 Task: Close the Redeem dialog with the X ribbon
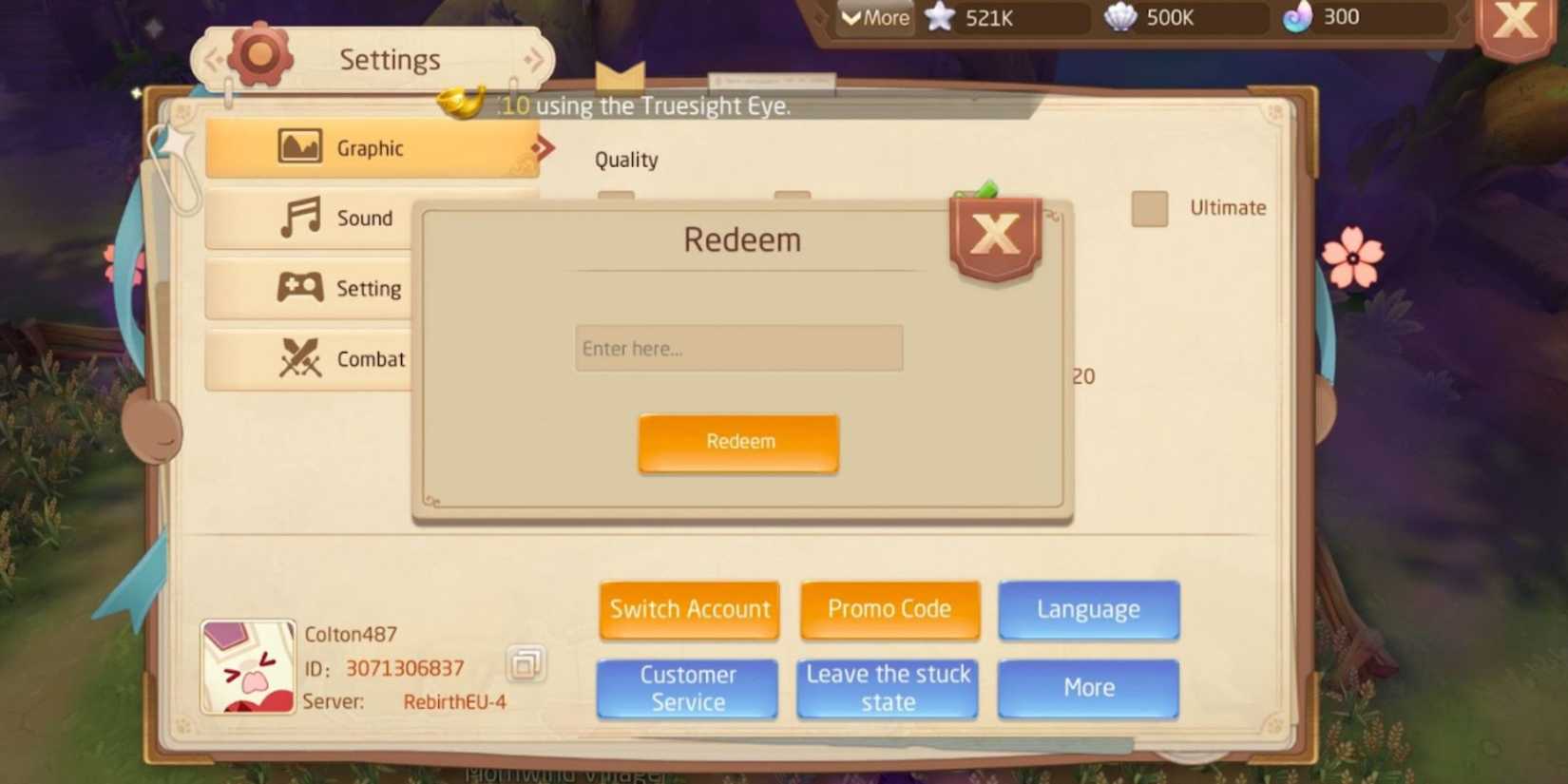(x=994, y=236)
